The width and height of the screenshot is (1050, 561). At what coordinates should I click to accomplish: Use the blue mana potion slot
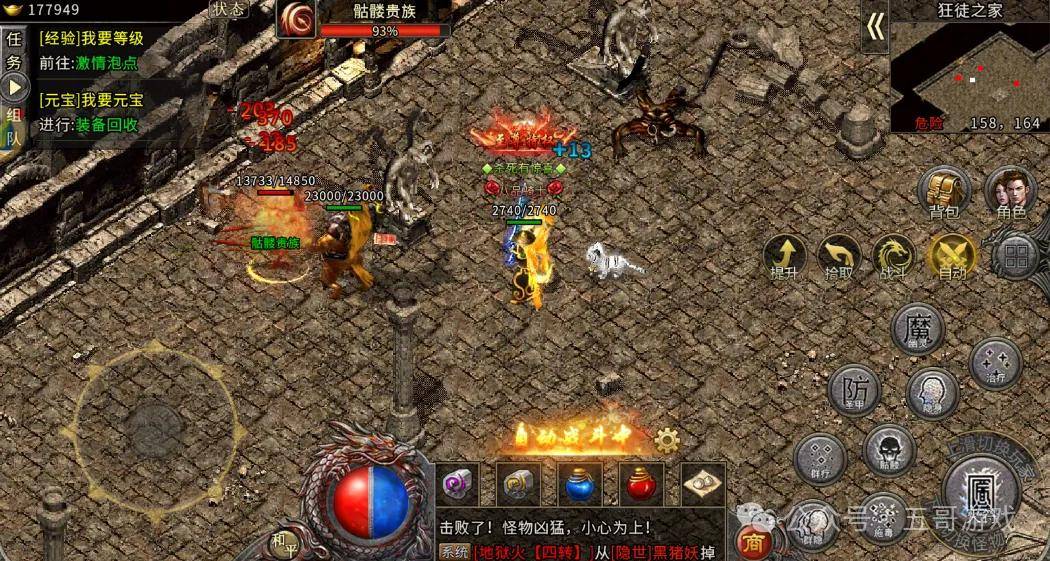click(580, 484)
